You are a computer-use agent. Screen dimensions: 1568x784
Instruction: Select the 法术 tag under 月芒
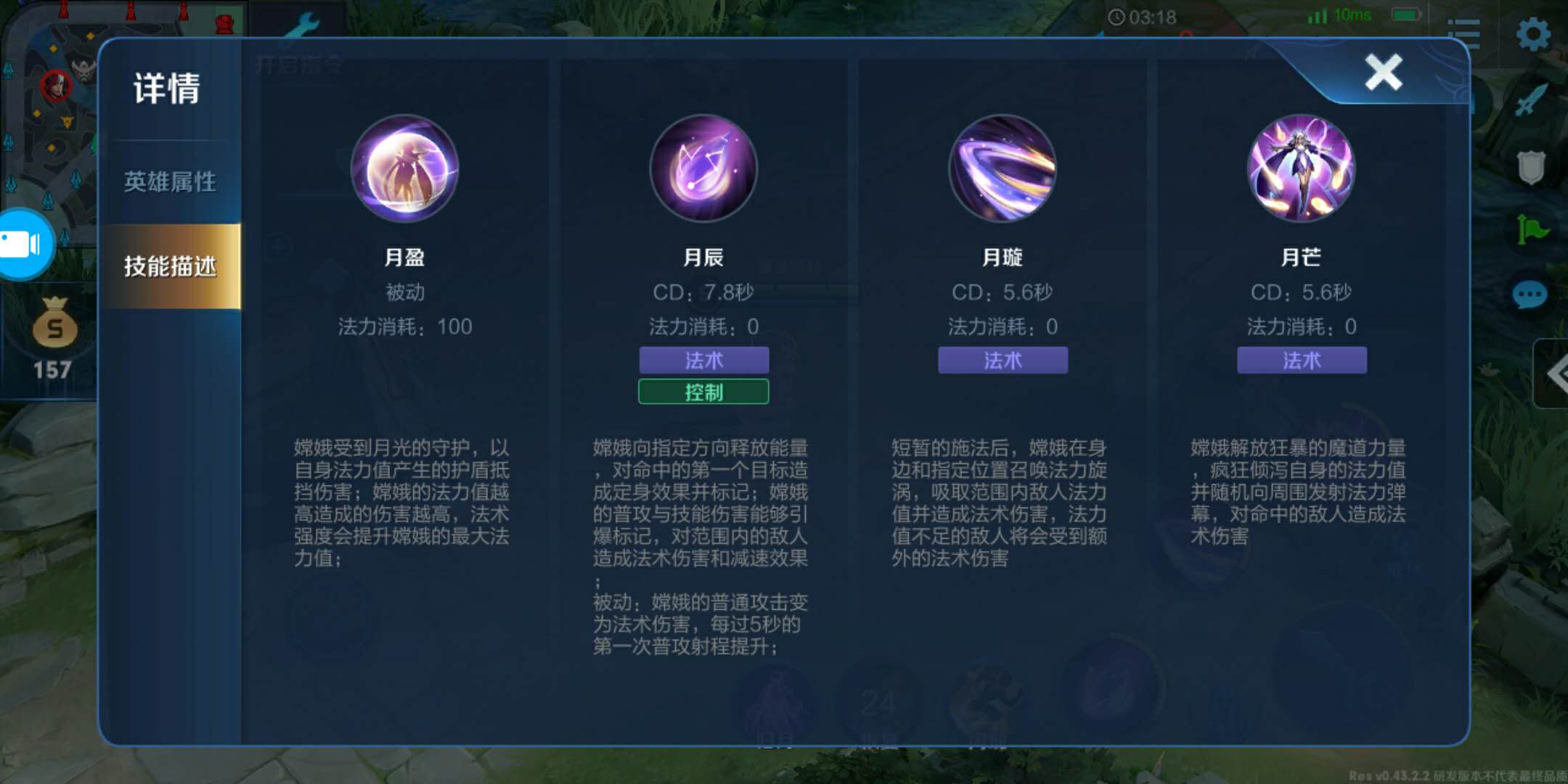point(1302,360)
